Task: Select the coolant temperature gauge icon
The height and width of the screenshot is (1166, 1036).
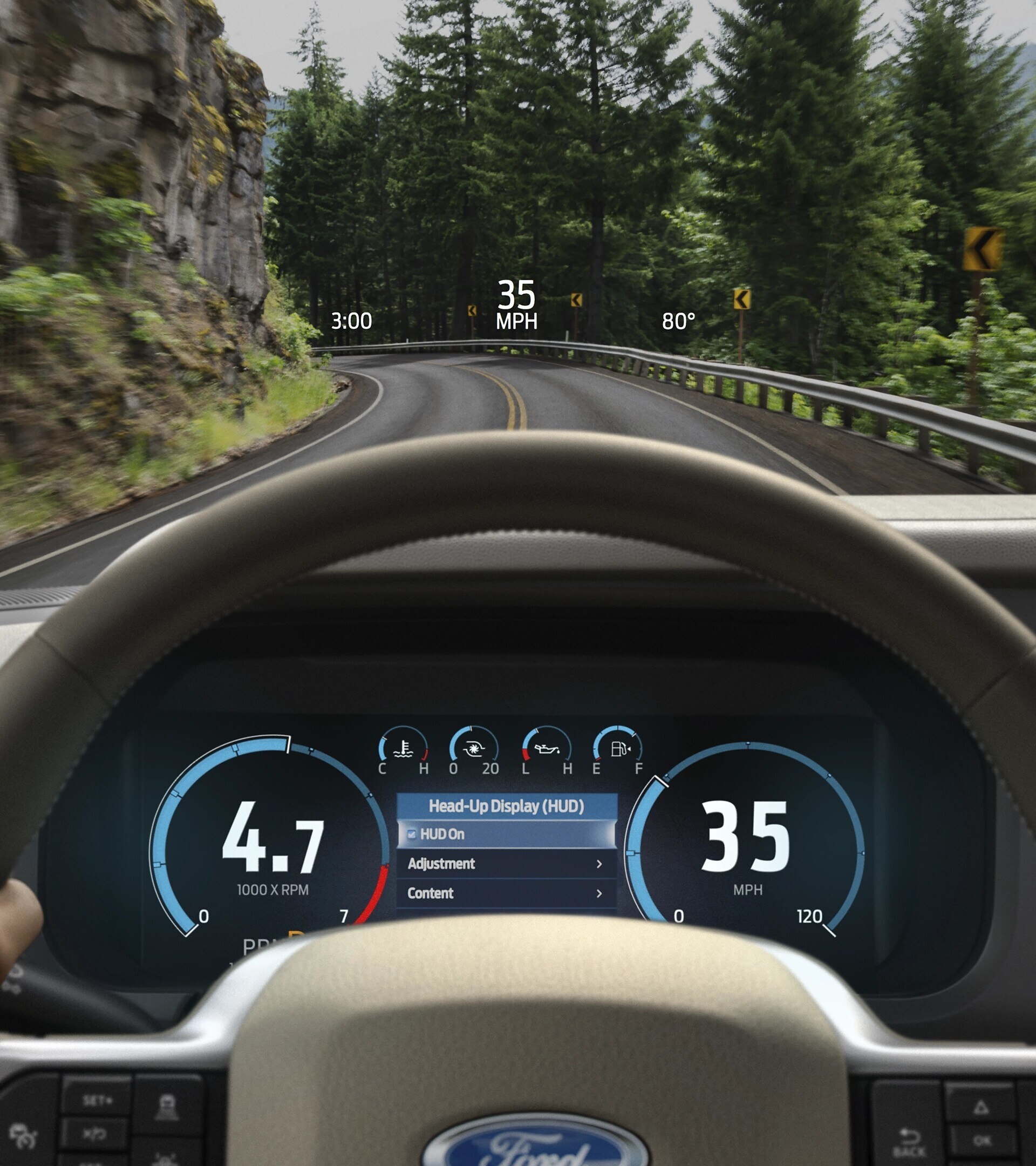Action: coord(403,749)
